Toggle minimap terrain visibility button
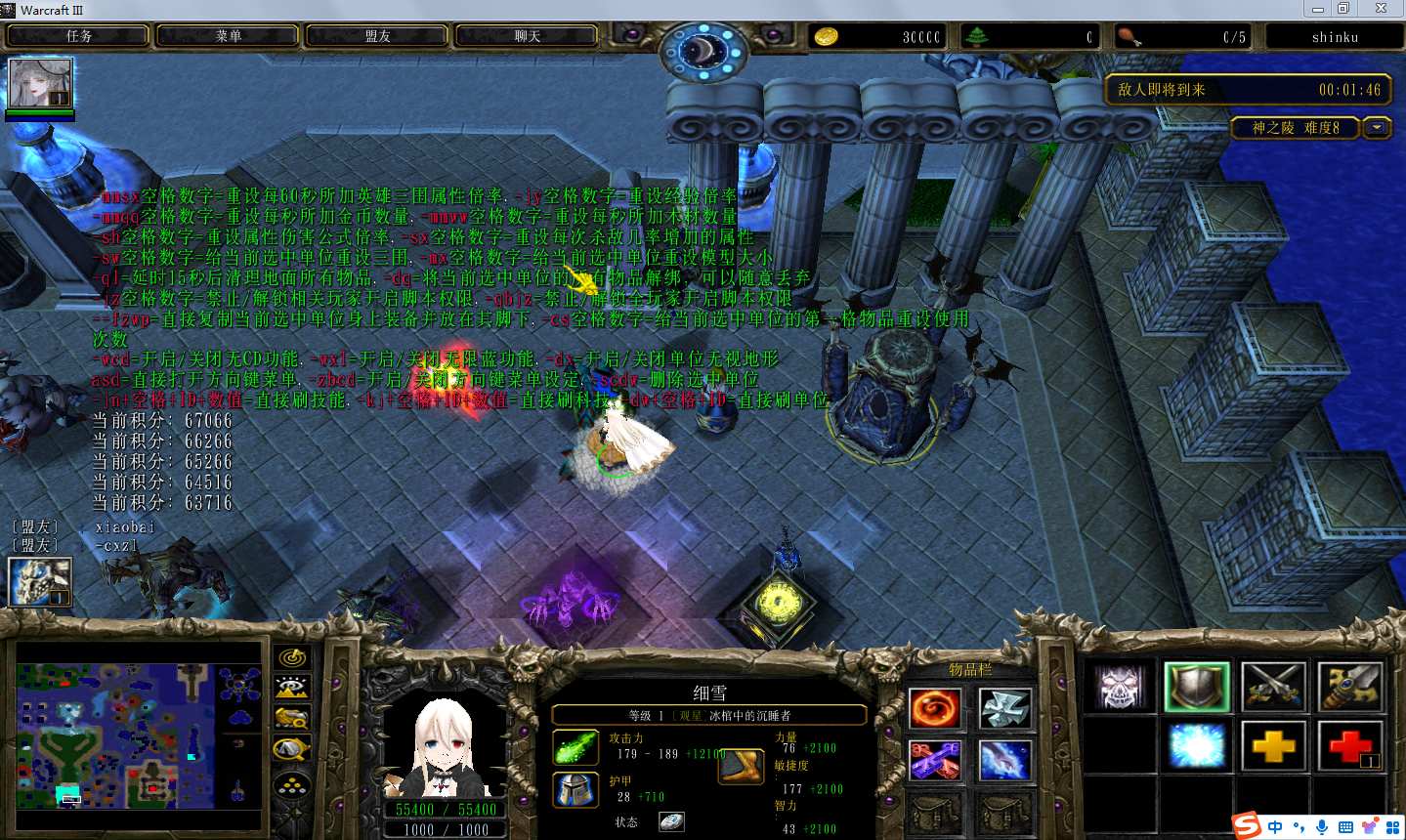This screenshot has height=840, width=1406. coord(292,689)
